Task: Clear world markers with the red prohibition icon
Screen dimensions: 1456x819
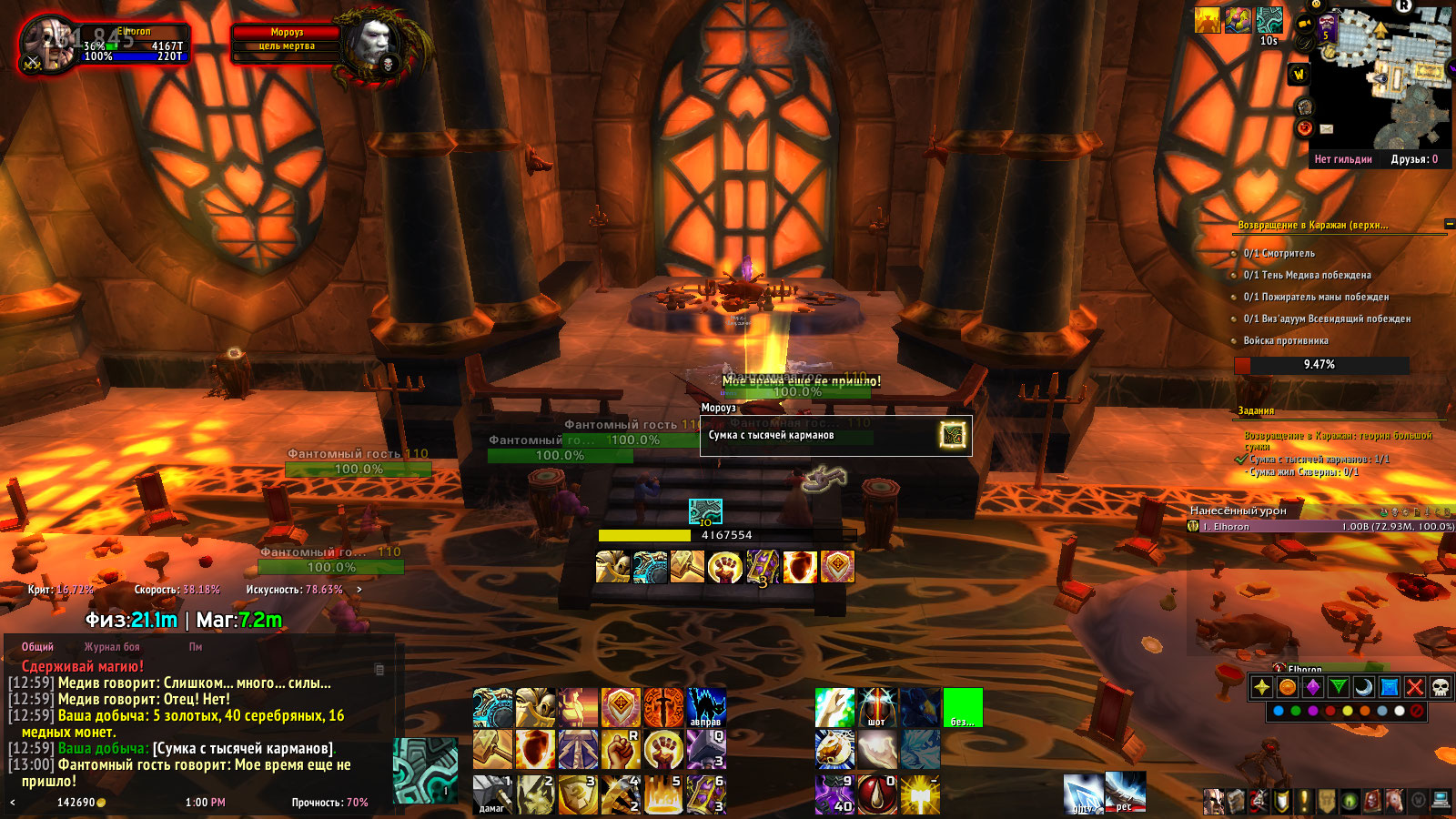Action: click(1417, 711)
